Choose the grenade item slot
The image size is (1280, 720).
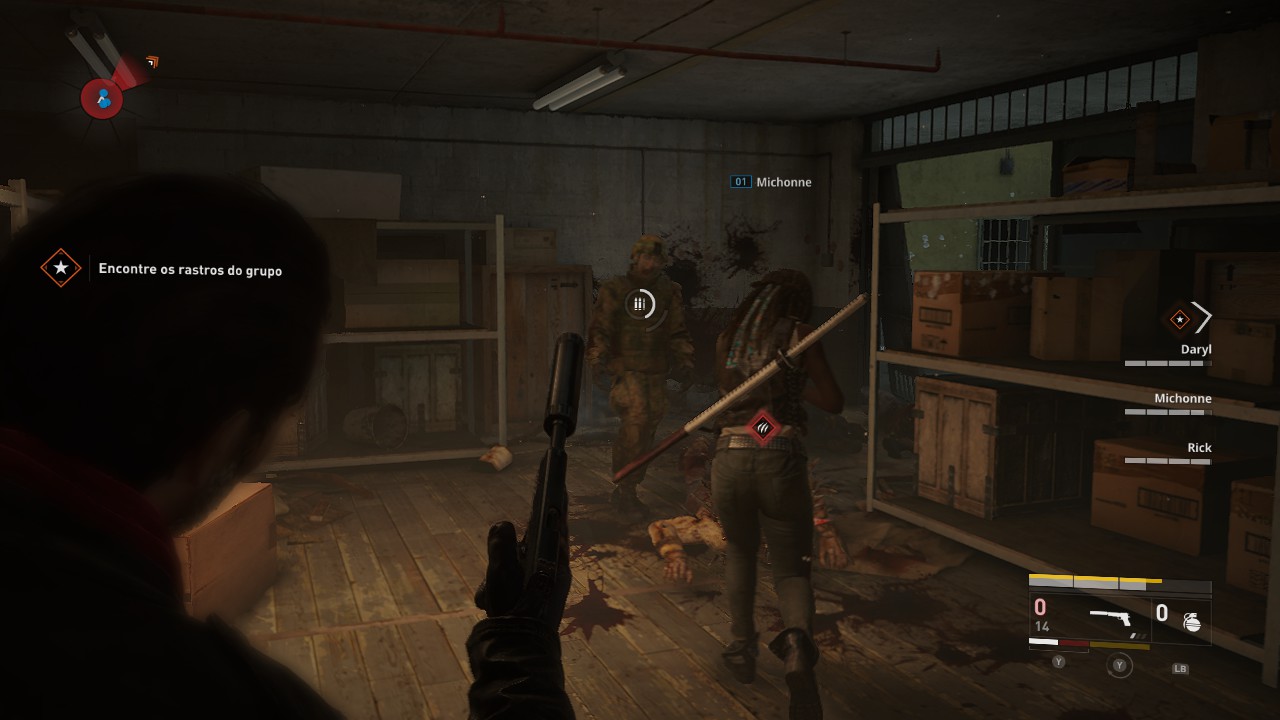pyautogui.click(x=1191, y=621)
